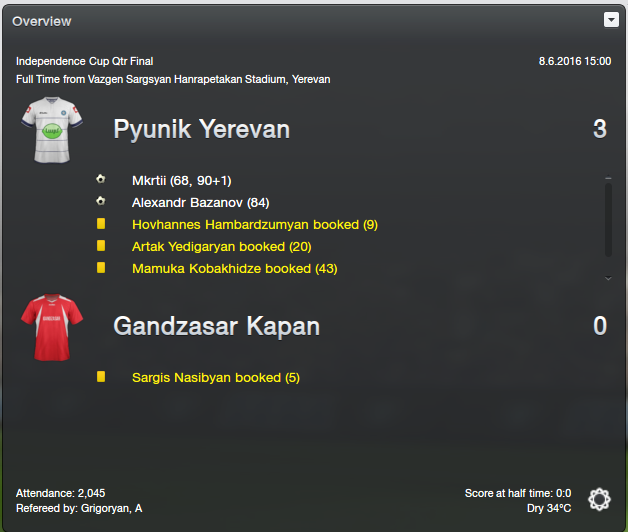628x532 pixels.
Task: Open the Overview panel dropdown arrow
Action: coord(611,19)
